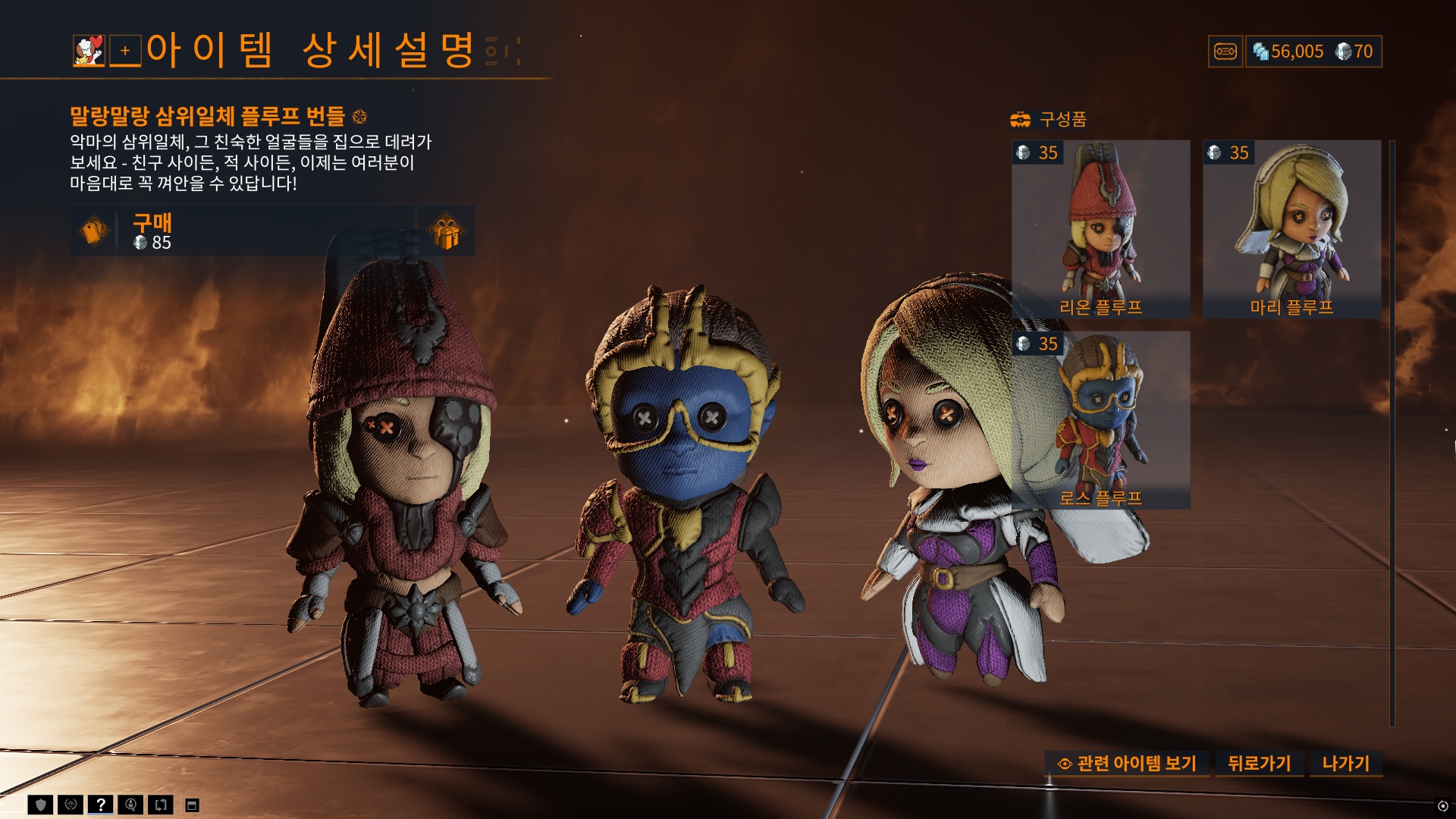The image size is (1456, 819).
Task: Select the 리온 플루프 plush thumbnail
Action: point(1100,228)
